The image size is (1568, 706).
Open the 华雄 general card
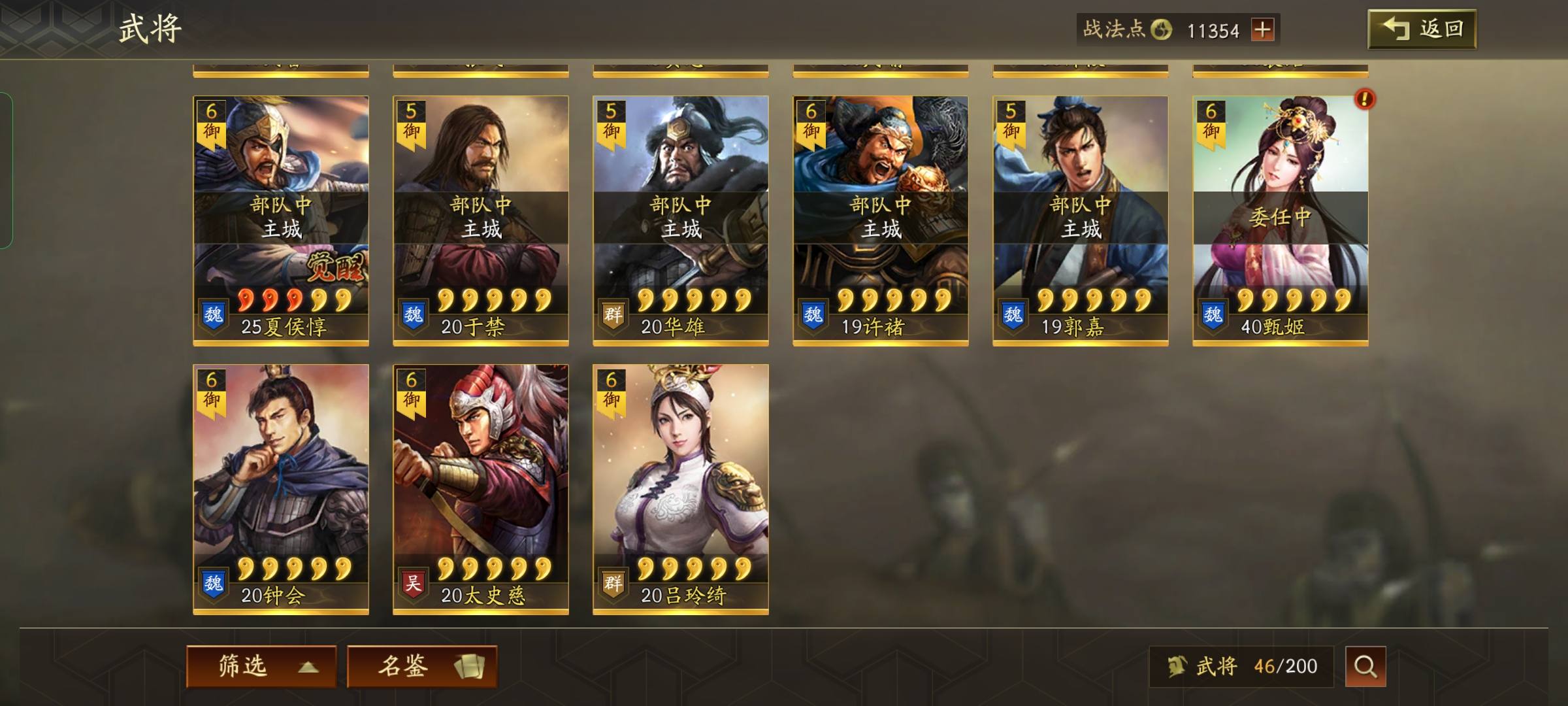coord(681,220)
